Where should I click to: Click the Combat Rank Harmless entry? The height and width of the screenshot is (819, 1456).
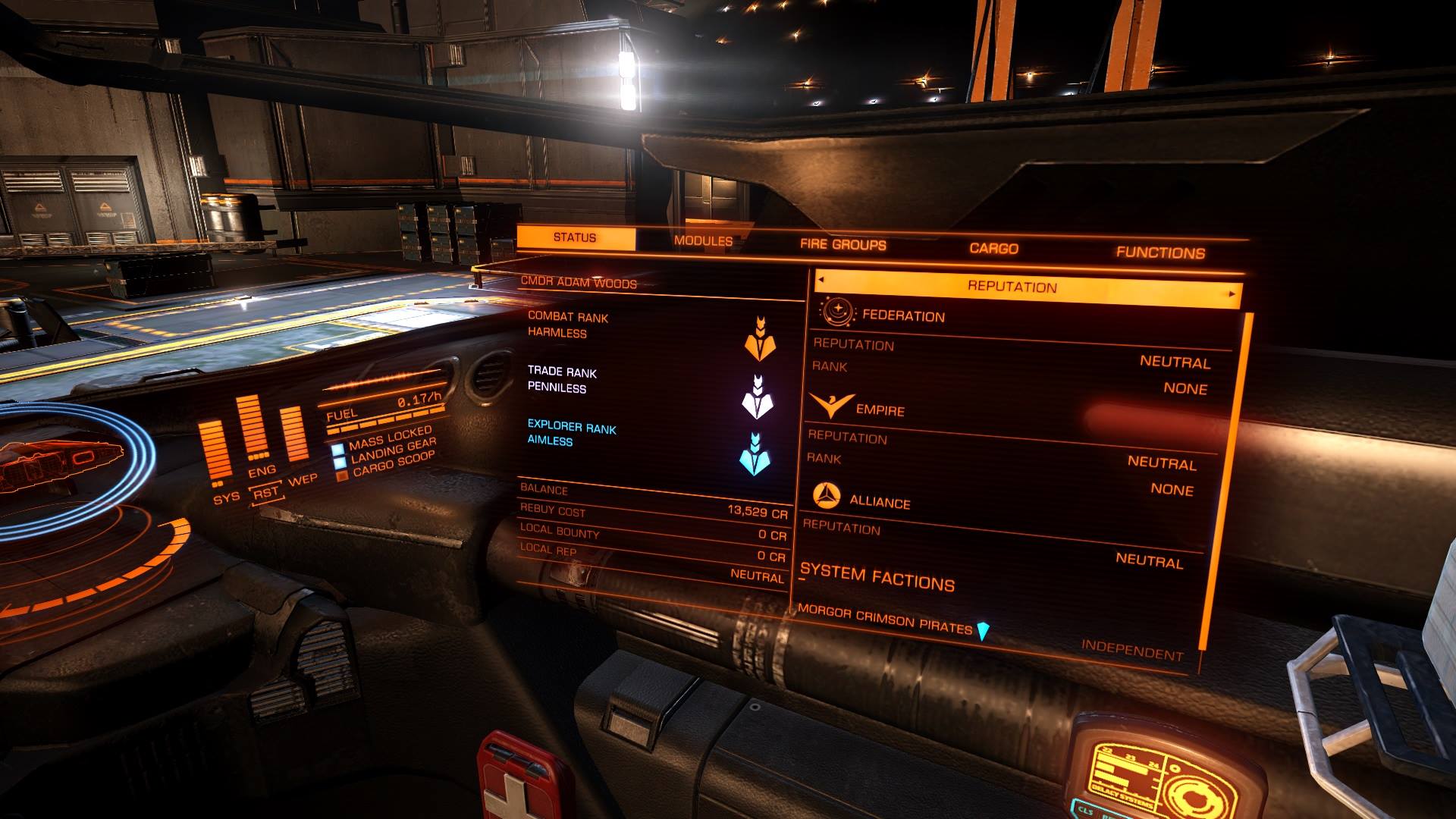(x=568, y=325)
